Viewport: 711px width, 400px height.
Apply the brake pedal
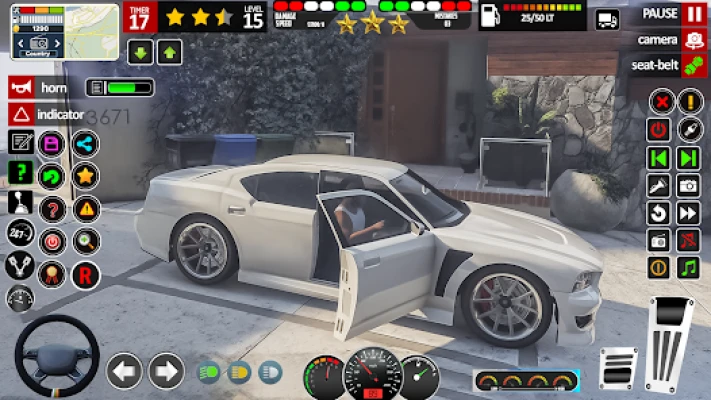[x=618, y=367]
